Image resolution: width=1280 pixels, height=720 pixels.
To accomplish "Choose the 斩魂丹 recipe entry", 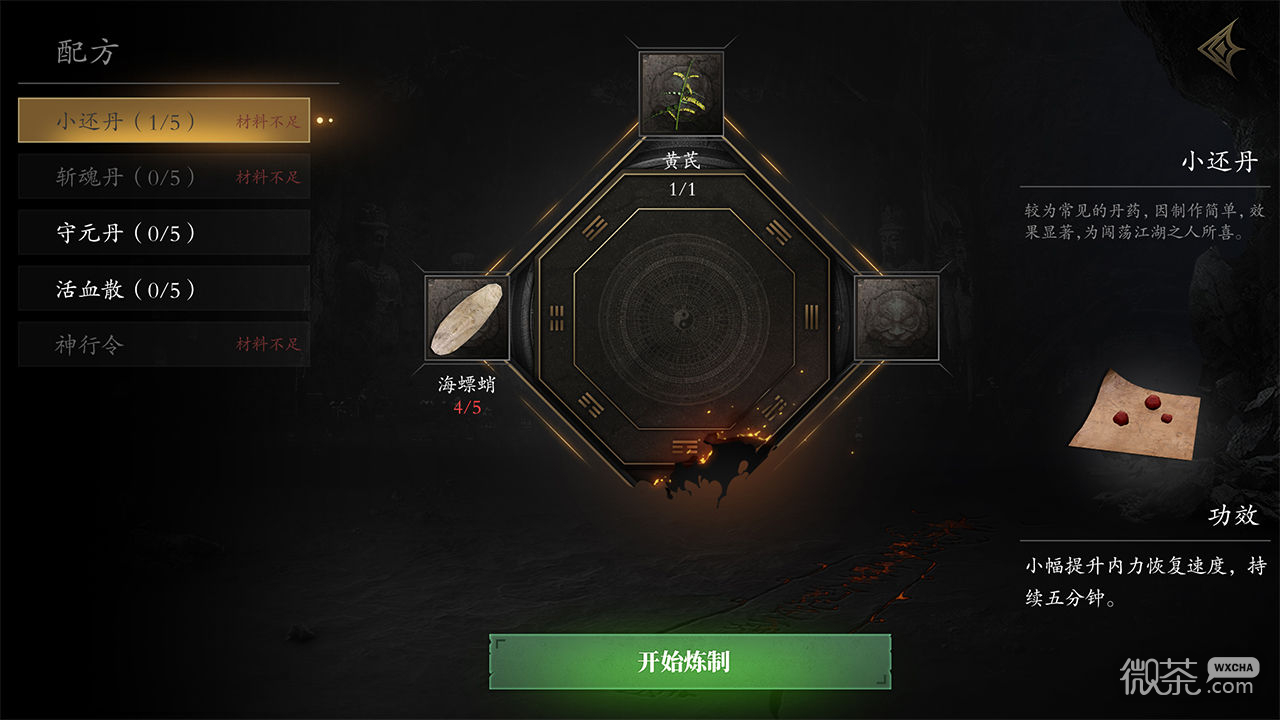I will (x=164, y=177).
